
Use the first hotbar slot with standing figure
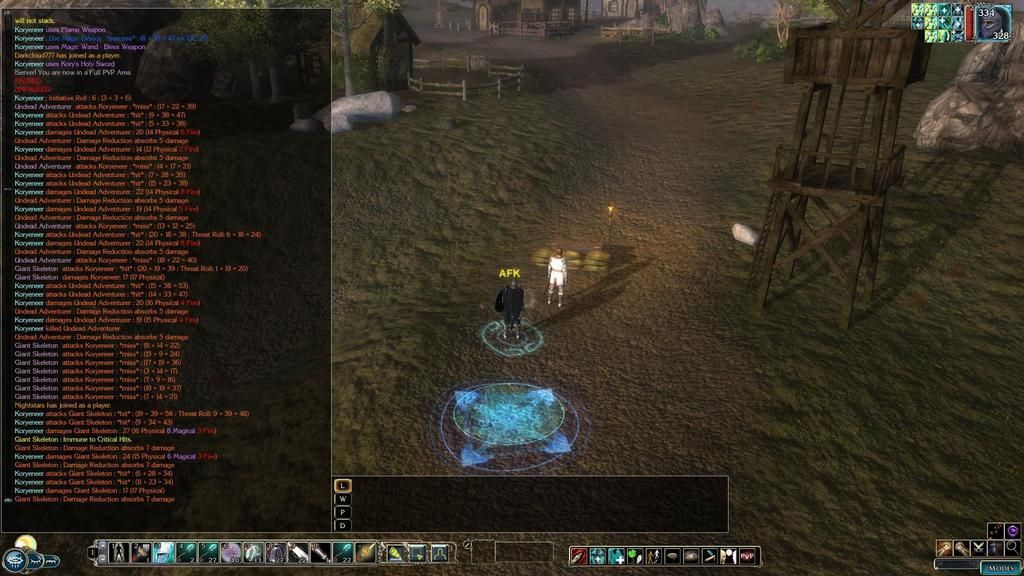118,552
